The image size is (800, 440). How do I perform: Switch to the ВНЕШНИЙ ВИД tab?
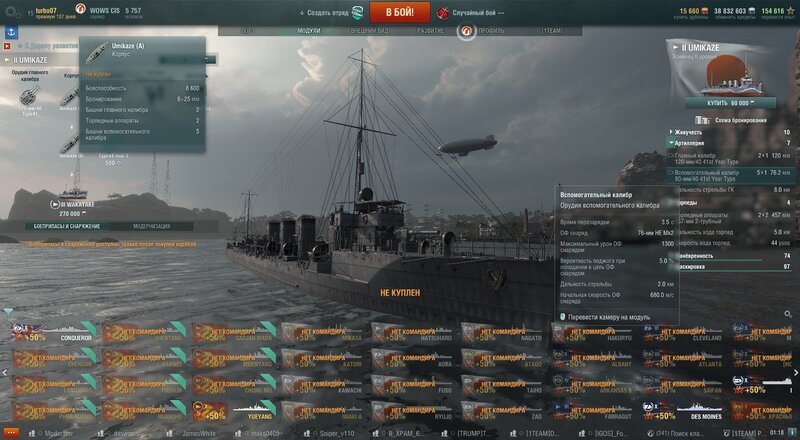pos(371,31)
